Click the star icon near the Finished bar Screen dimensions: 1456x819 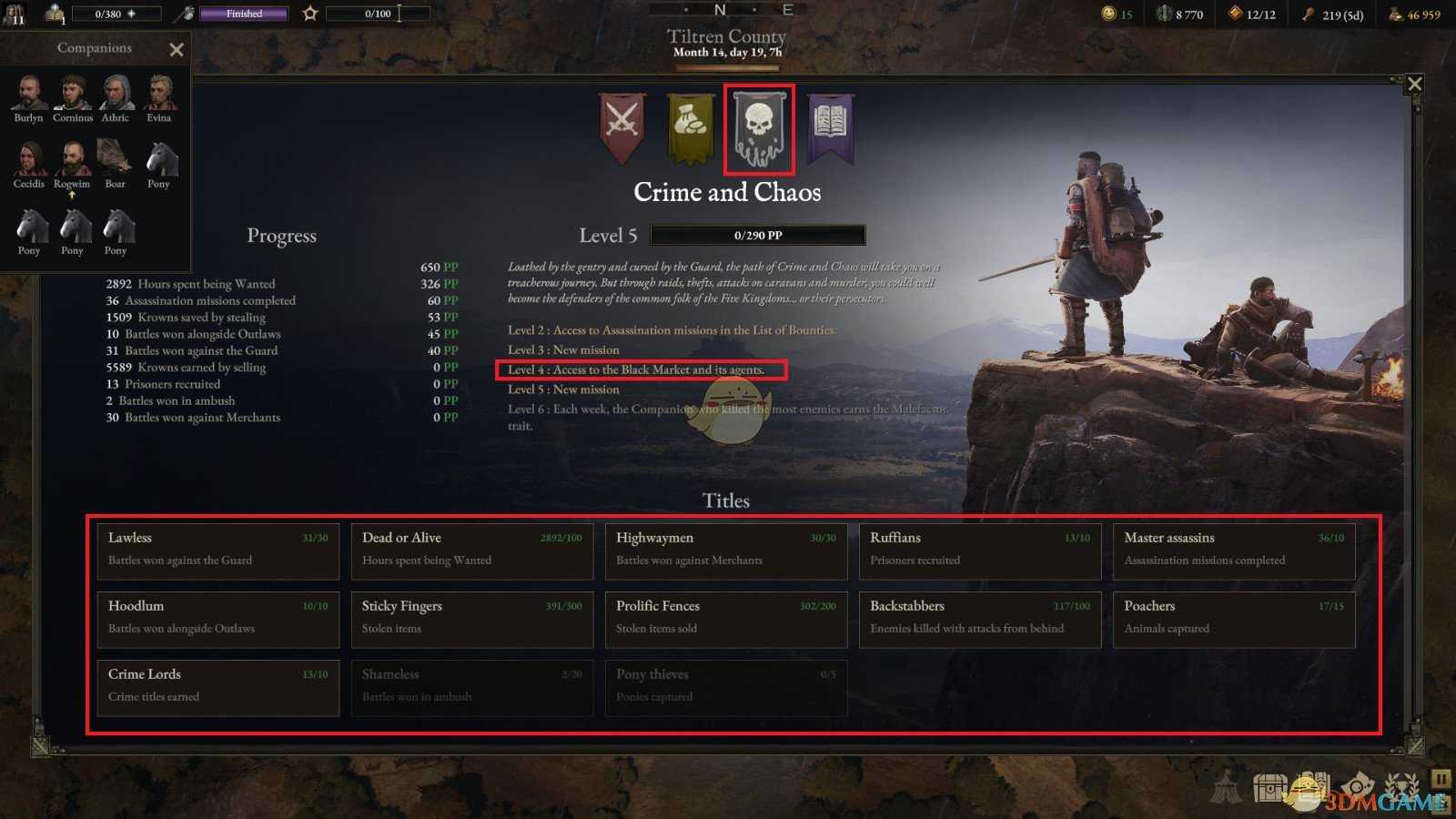click(x=310, y=14)
